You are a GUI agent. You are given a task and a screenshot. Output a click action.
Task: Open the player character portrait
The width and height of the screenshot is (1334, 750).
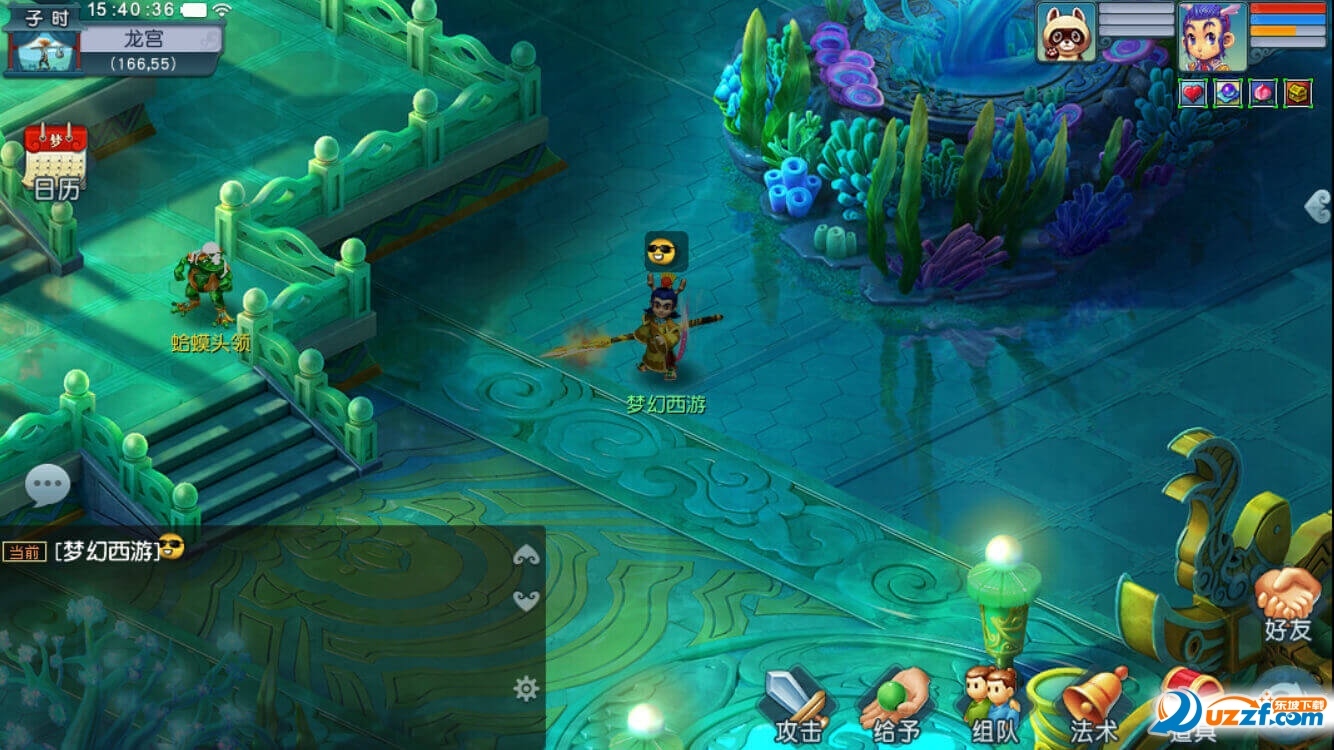[1212, 36]
